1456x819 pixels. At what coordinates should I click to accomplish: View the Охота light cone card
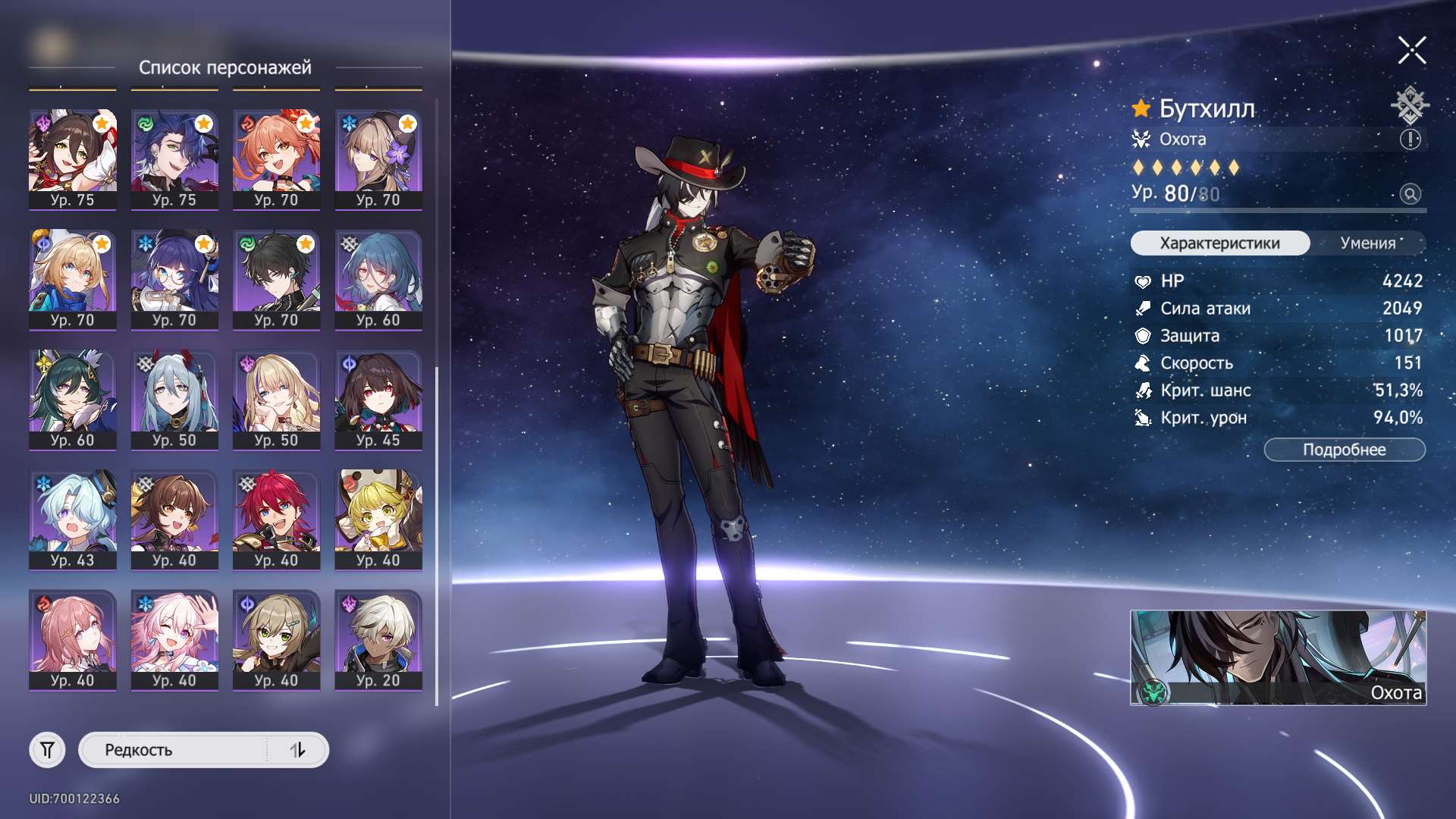point(1278,657)
